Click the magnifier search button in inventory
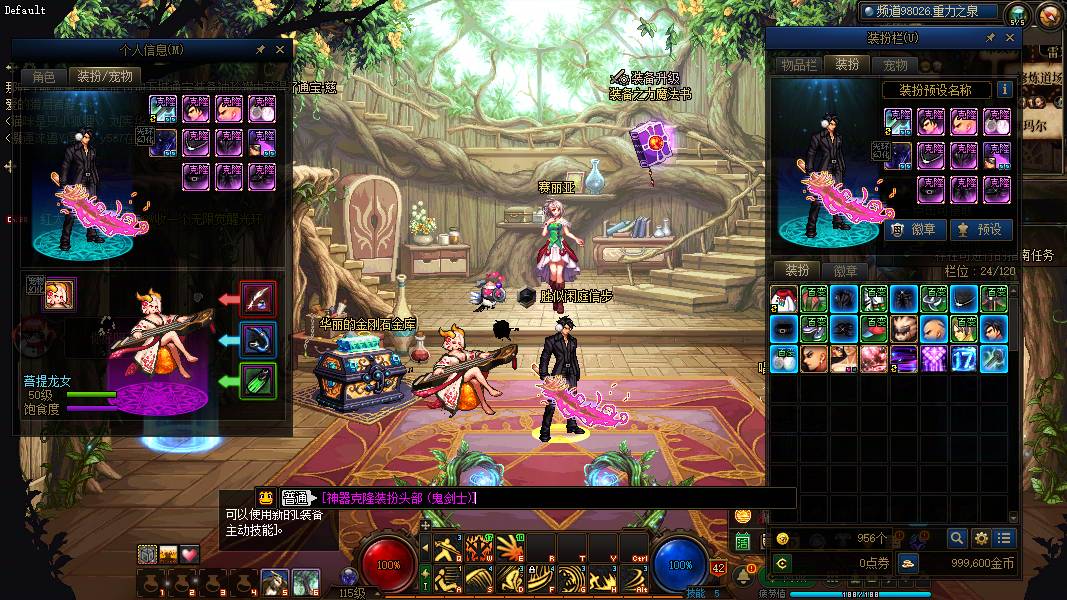This screenshot has height=600, width=1067. point(957,538)
